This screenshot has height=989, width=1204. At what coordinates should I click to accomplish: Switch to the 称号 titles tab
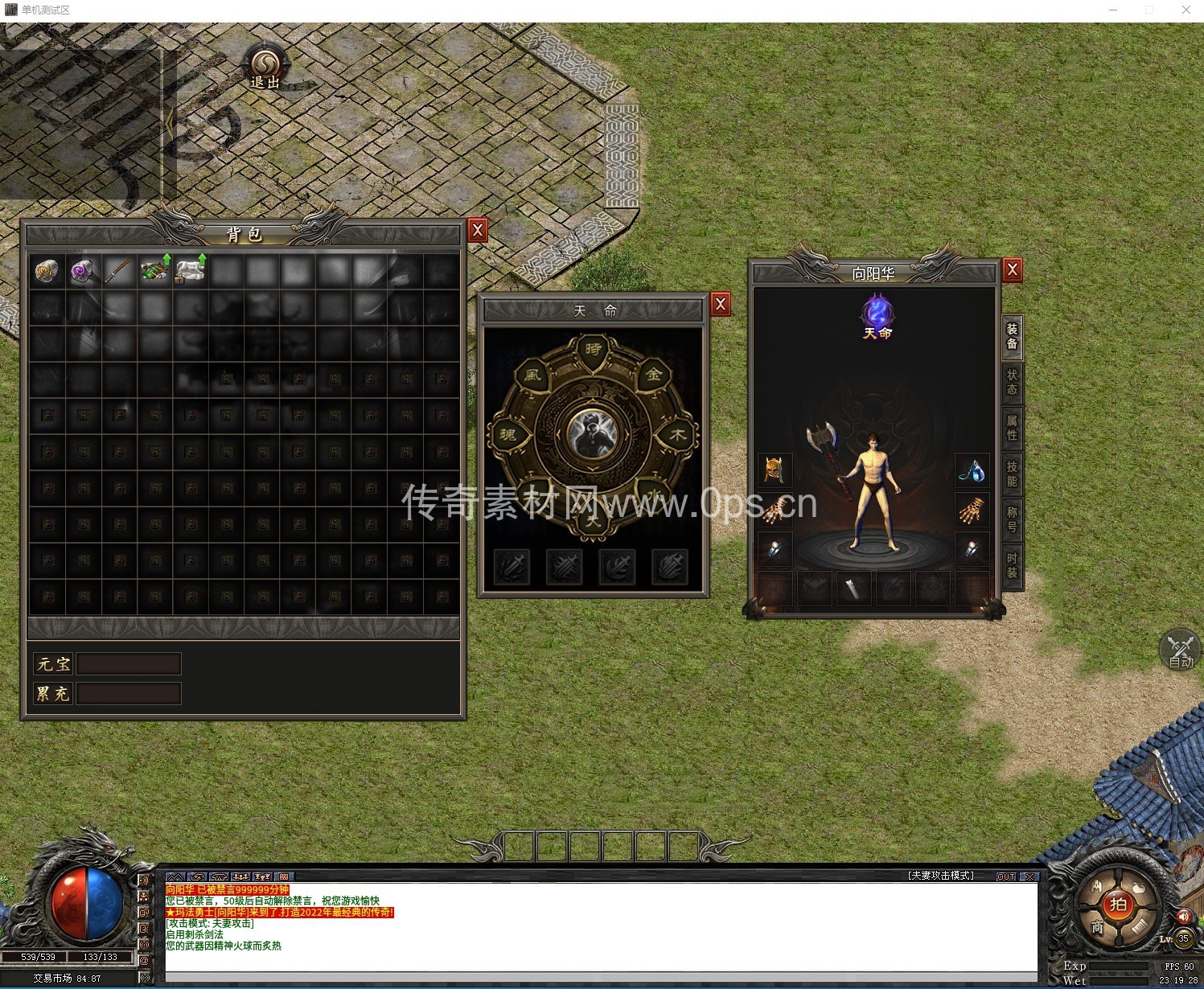click(1012, 519)
